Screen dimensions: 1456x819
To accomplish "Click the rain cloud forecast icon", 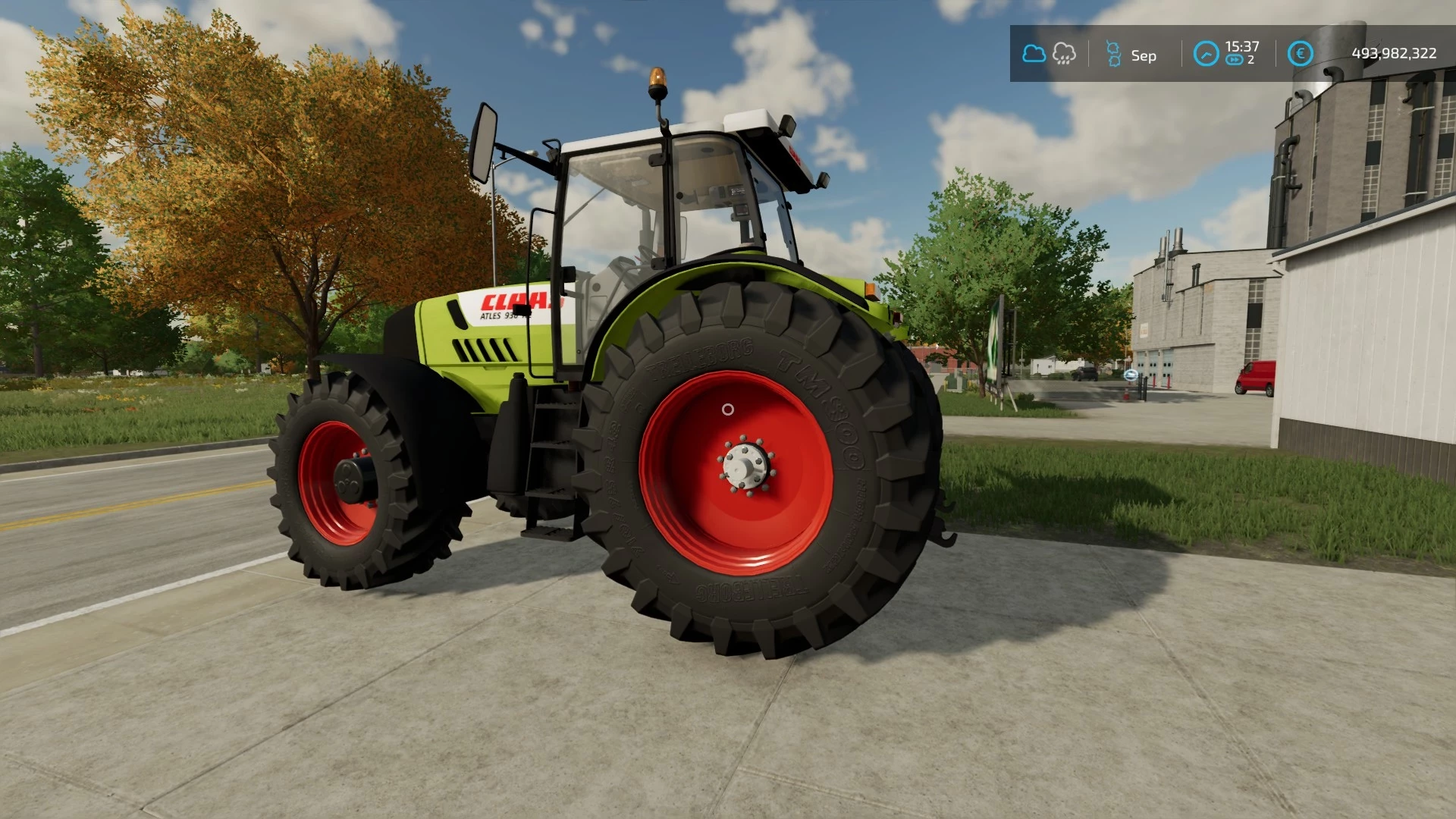I will (x=1065, y=55).
